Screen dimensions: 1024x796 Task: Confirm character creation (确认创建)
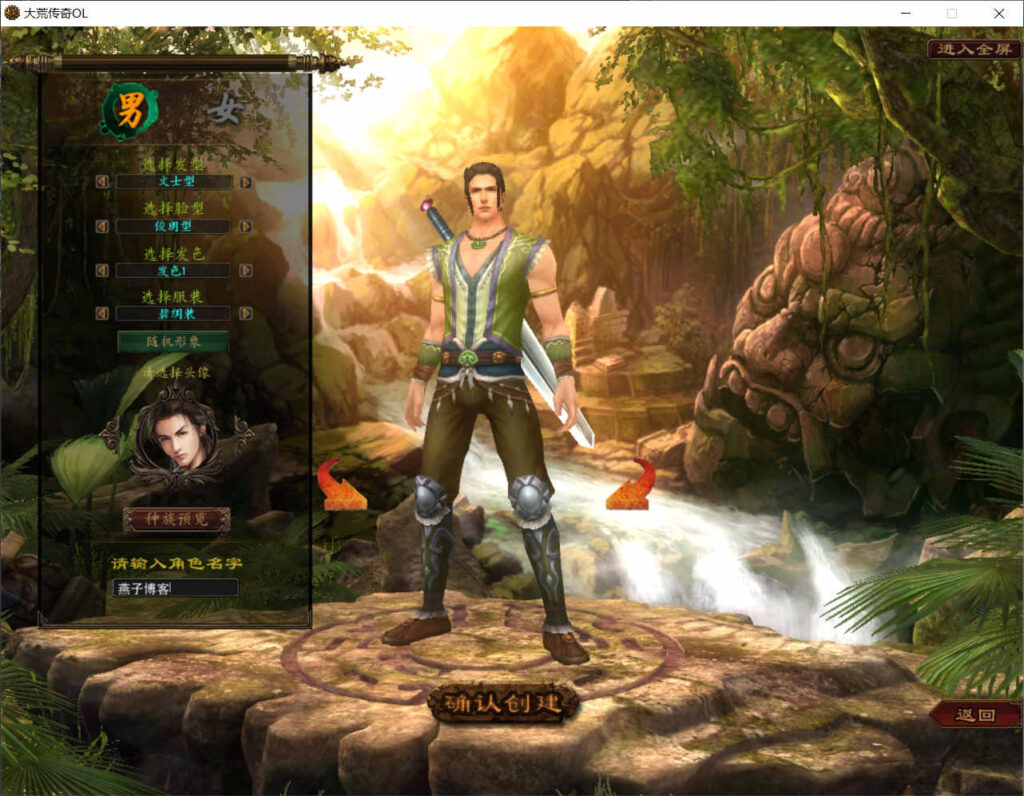coord(504,703)
